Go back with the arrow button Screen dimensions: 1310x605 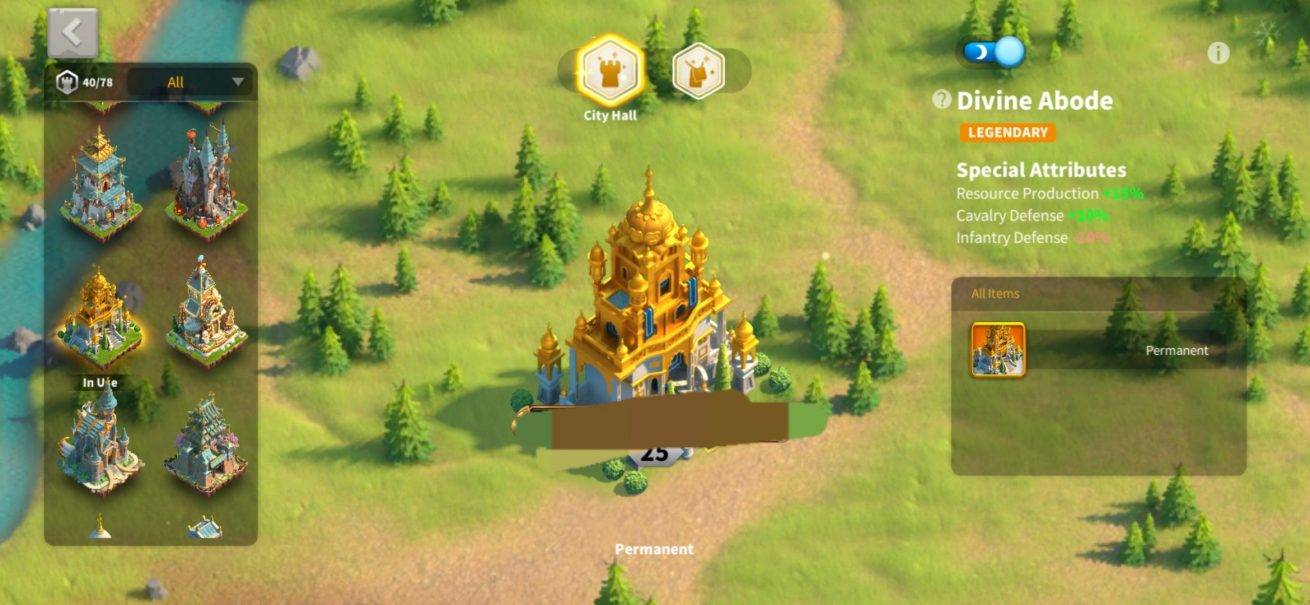point(72,33)
